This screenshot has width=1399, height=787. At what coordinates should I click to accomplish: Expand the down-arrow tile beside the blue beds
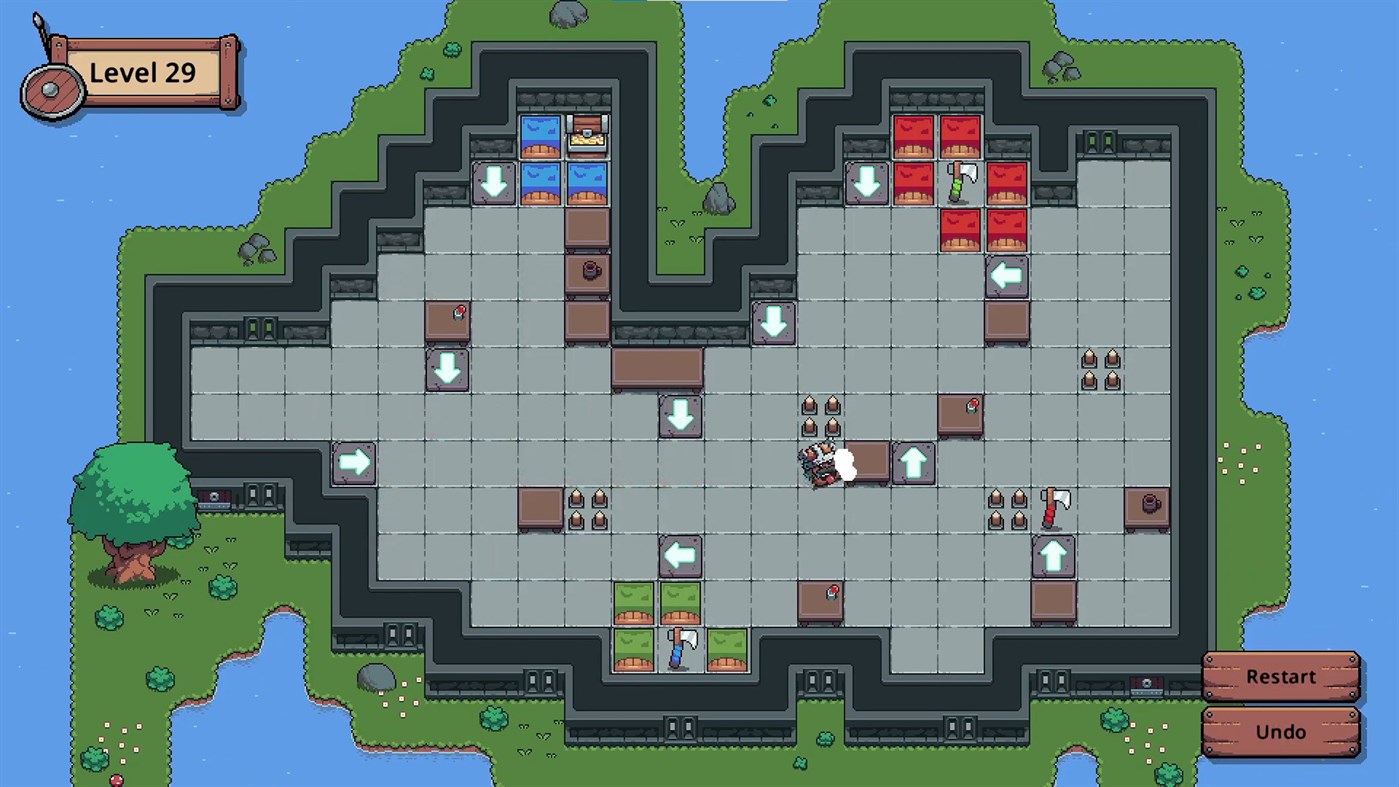pyautogui.click(x=494, y=182)
